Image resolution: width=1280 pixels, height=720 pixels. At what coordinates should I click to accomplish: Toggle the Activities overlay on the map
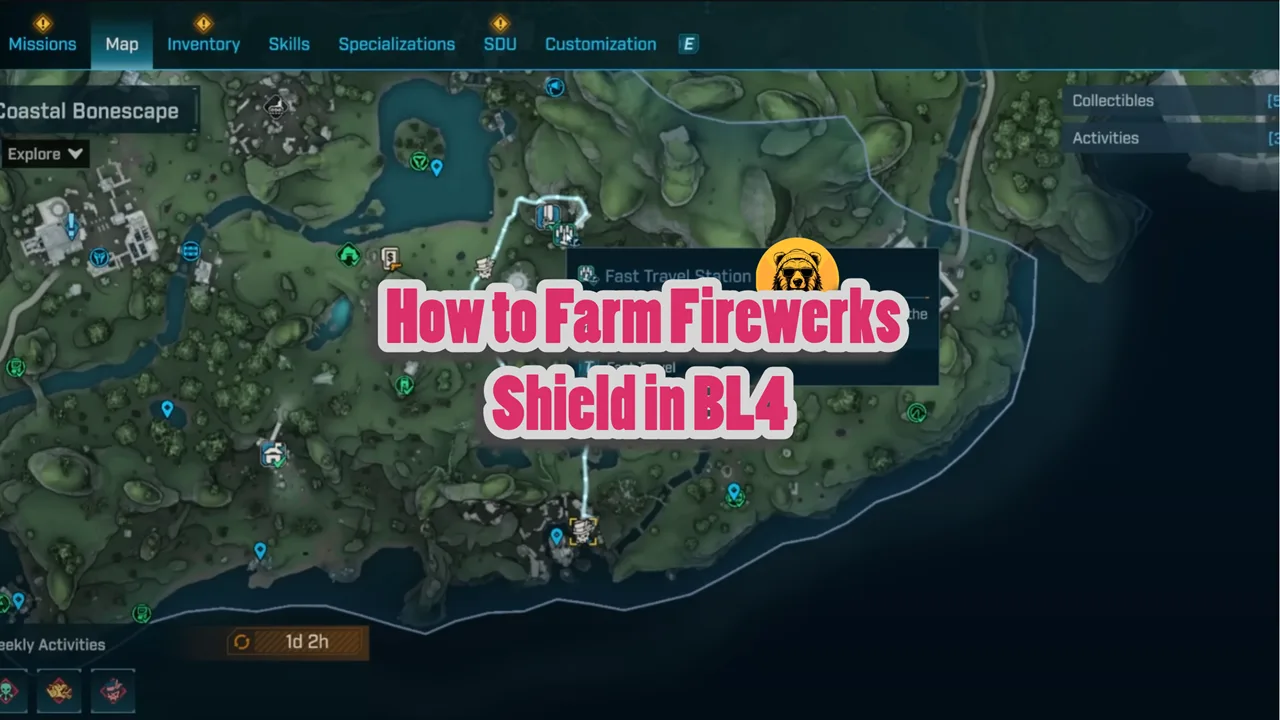(1105, 138)
